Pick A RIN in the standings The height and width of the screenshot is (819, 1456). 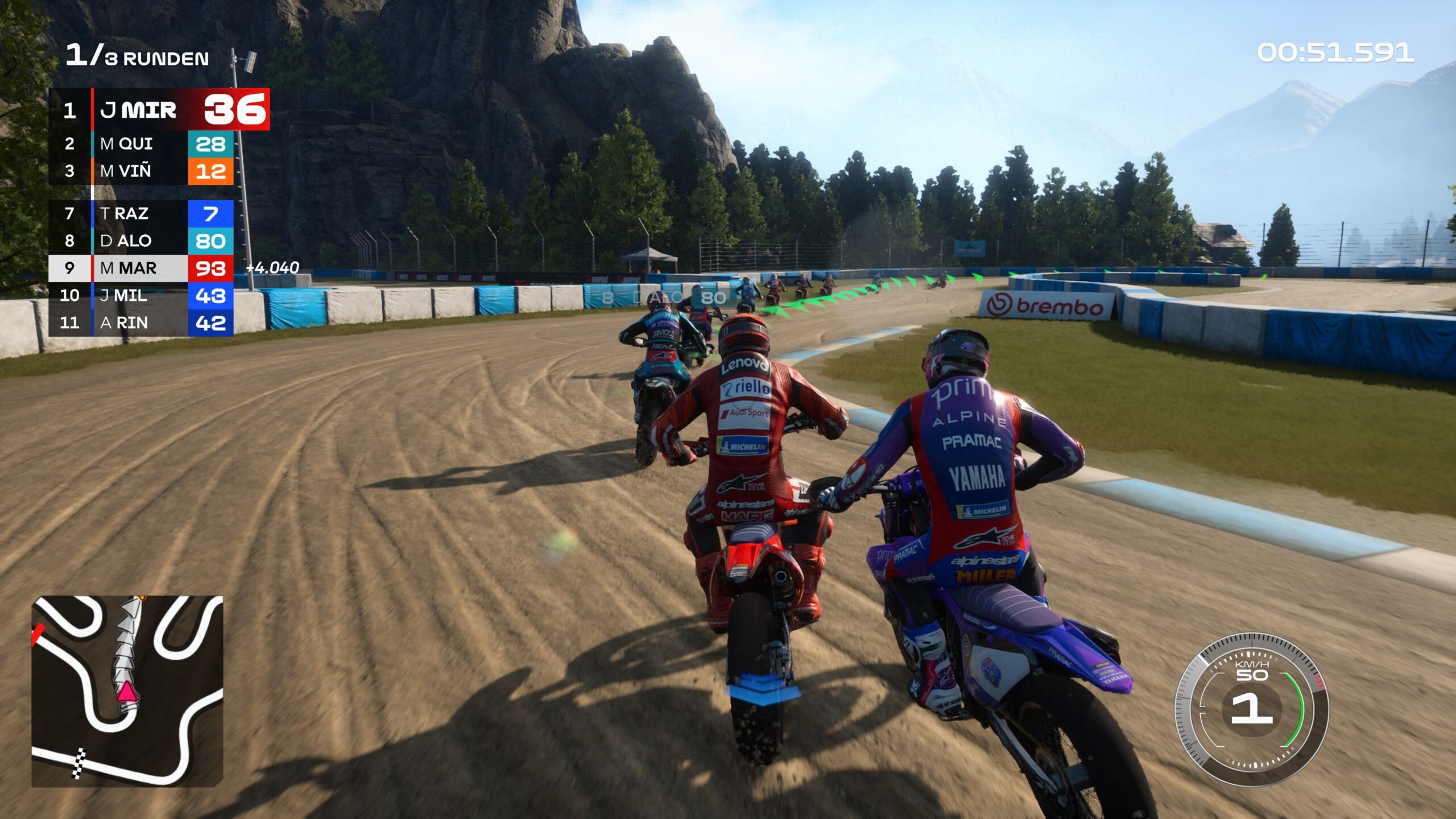(x=141, y=322)
